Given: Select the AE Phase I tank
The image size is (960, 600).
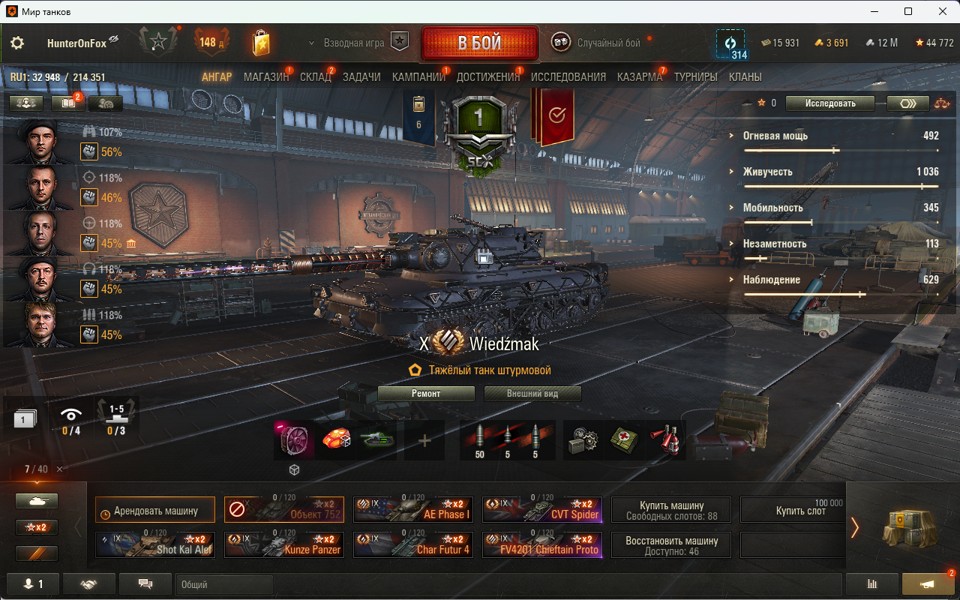Looking at the screenshot, I should pos(413,510).
